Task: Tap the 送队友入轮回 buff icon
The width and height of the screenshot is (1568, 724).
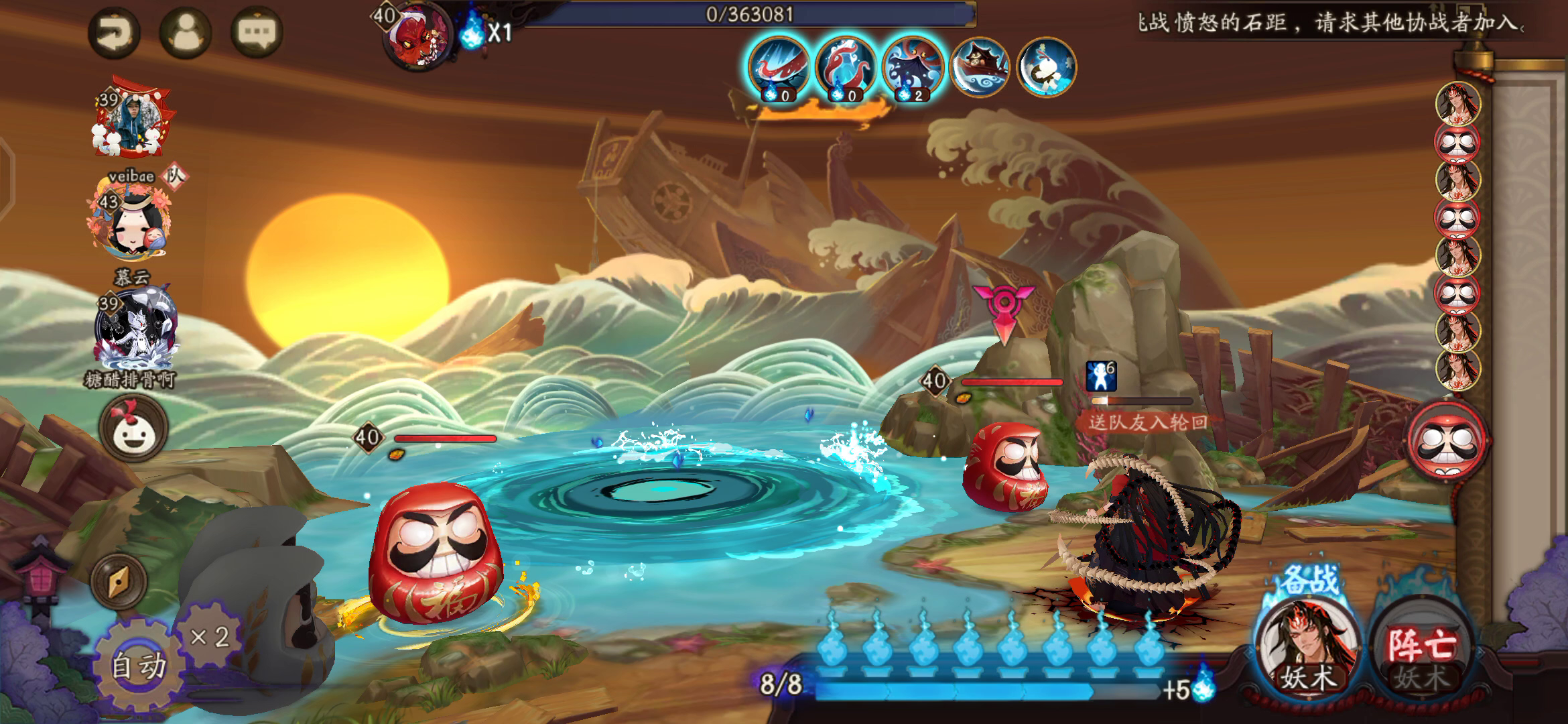Action: [1101, 377]
